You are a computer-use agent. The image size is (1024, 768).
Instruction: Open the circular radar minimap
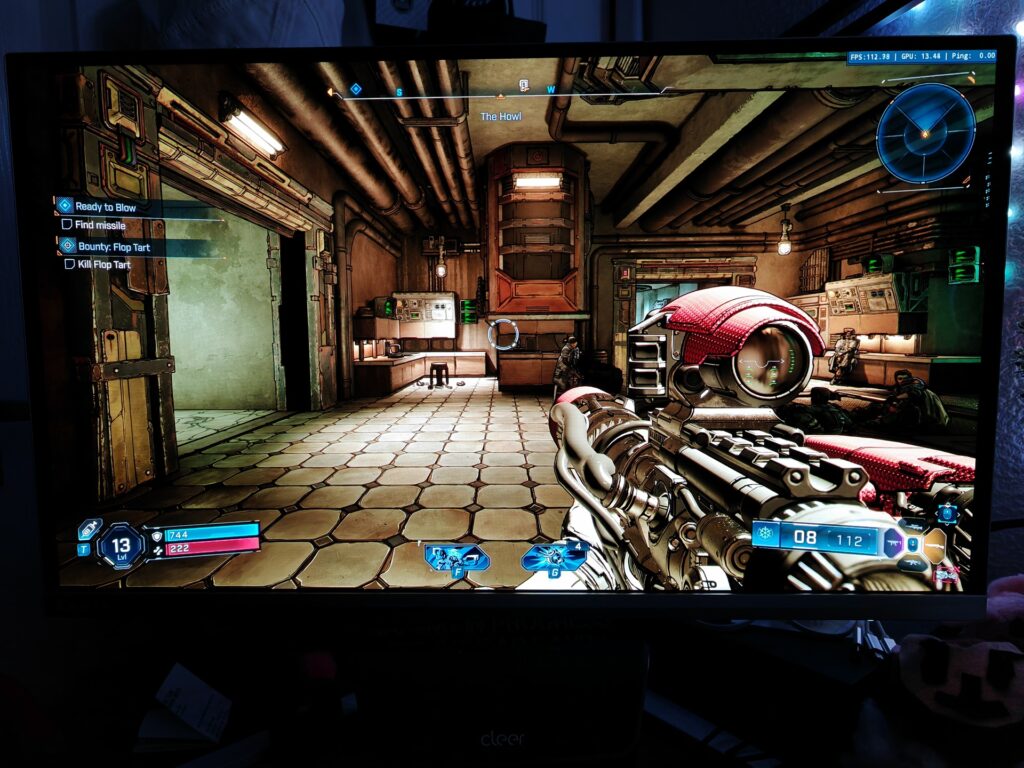click(x=925, y=132)
